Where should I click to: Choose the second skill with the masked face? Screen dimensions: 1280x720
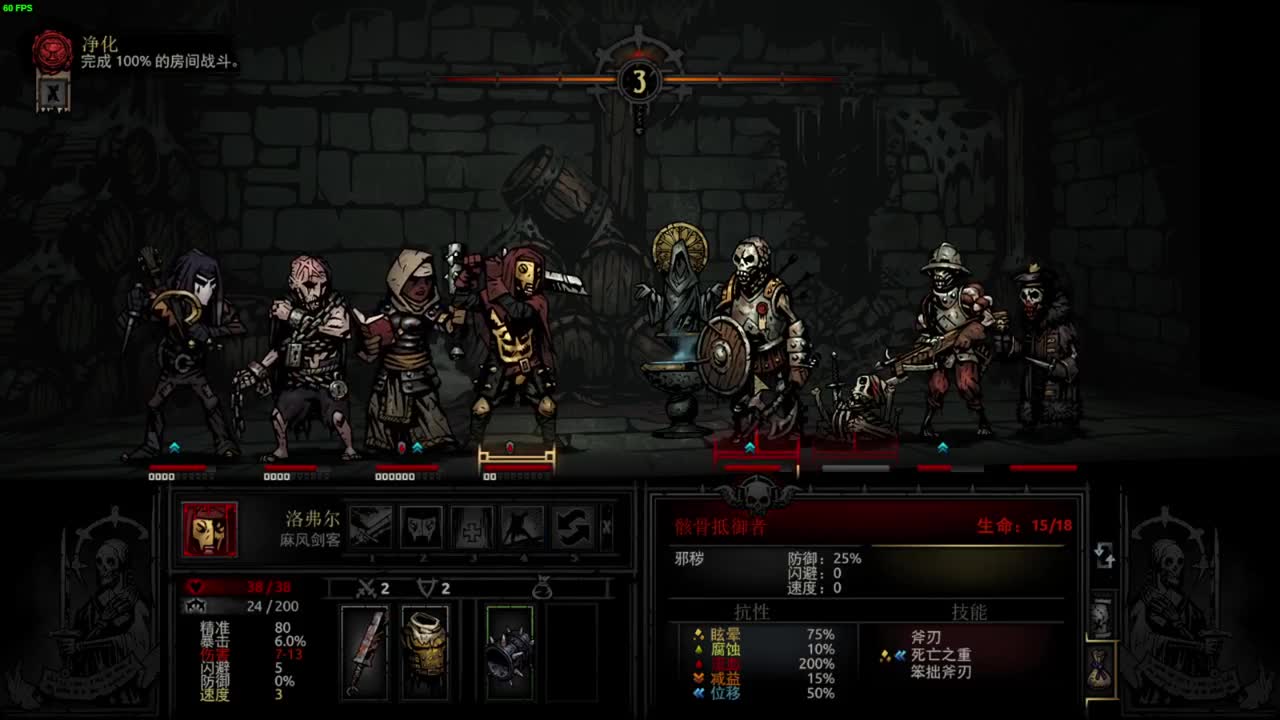click(421, 527)
